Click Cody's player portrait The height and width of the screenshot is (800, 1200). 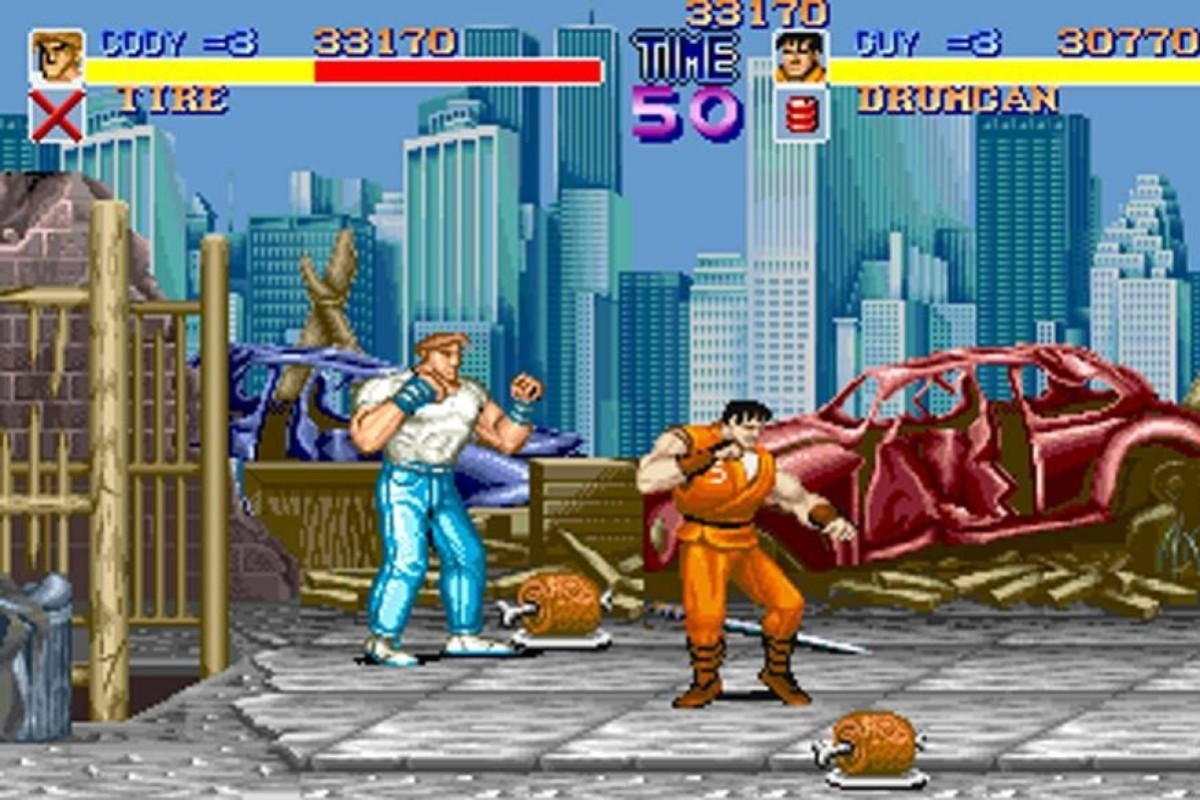click(x=56, y=57)
